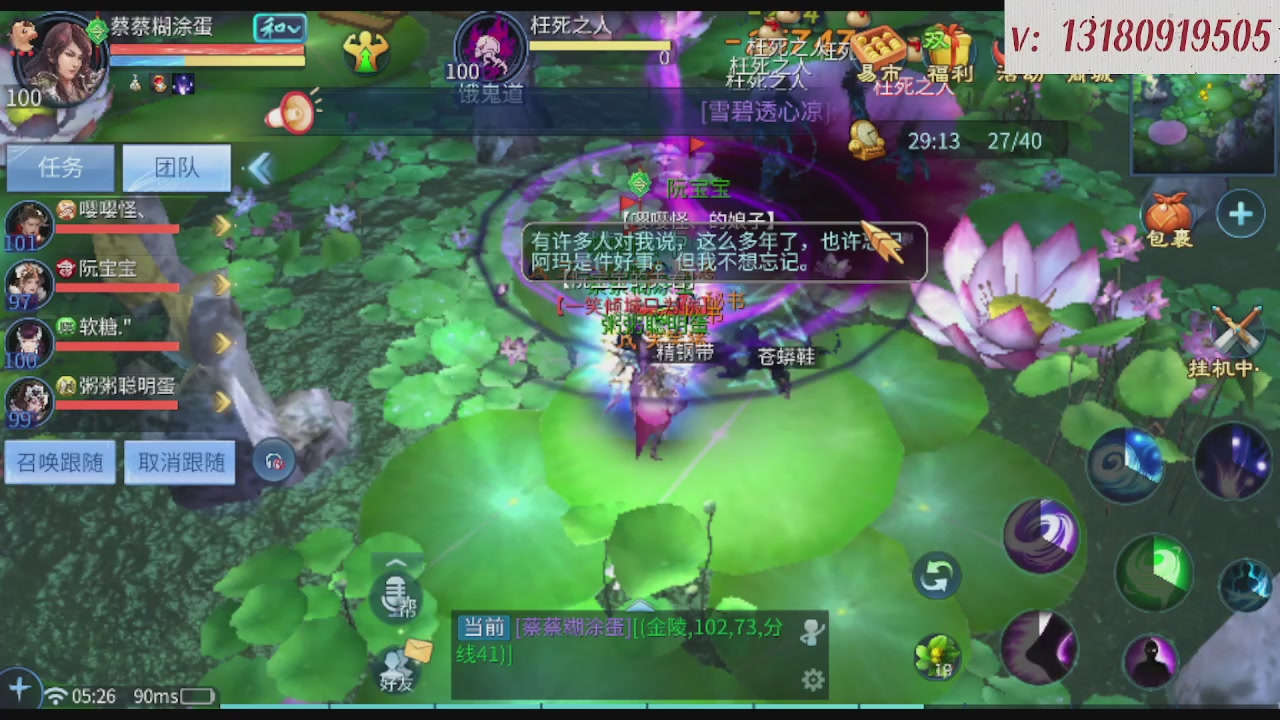
Task: Toggle the auto-attack loop arrows
Action: coord(937,577)
